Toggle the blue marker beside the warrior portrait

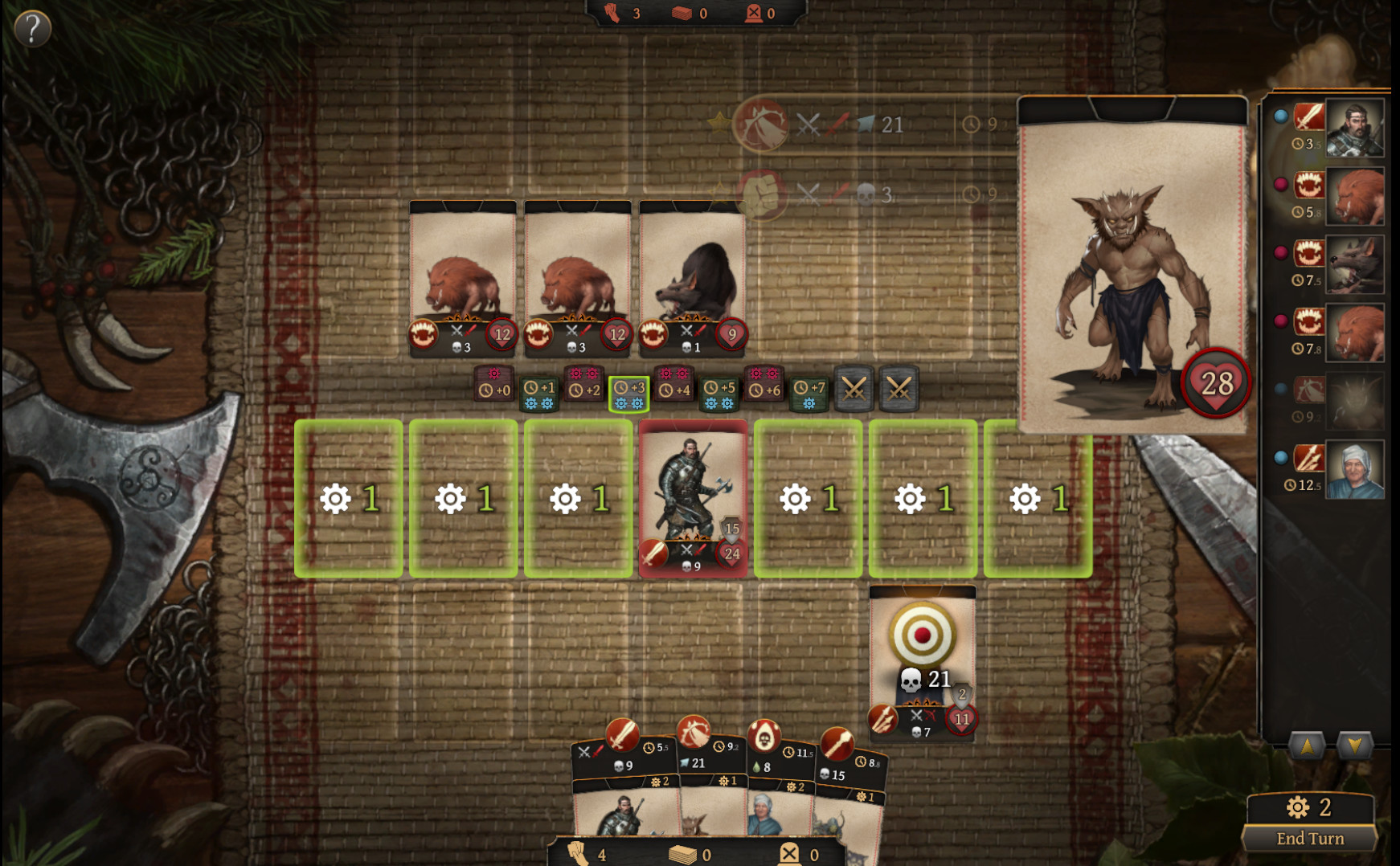[x=1282, y=116]
